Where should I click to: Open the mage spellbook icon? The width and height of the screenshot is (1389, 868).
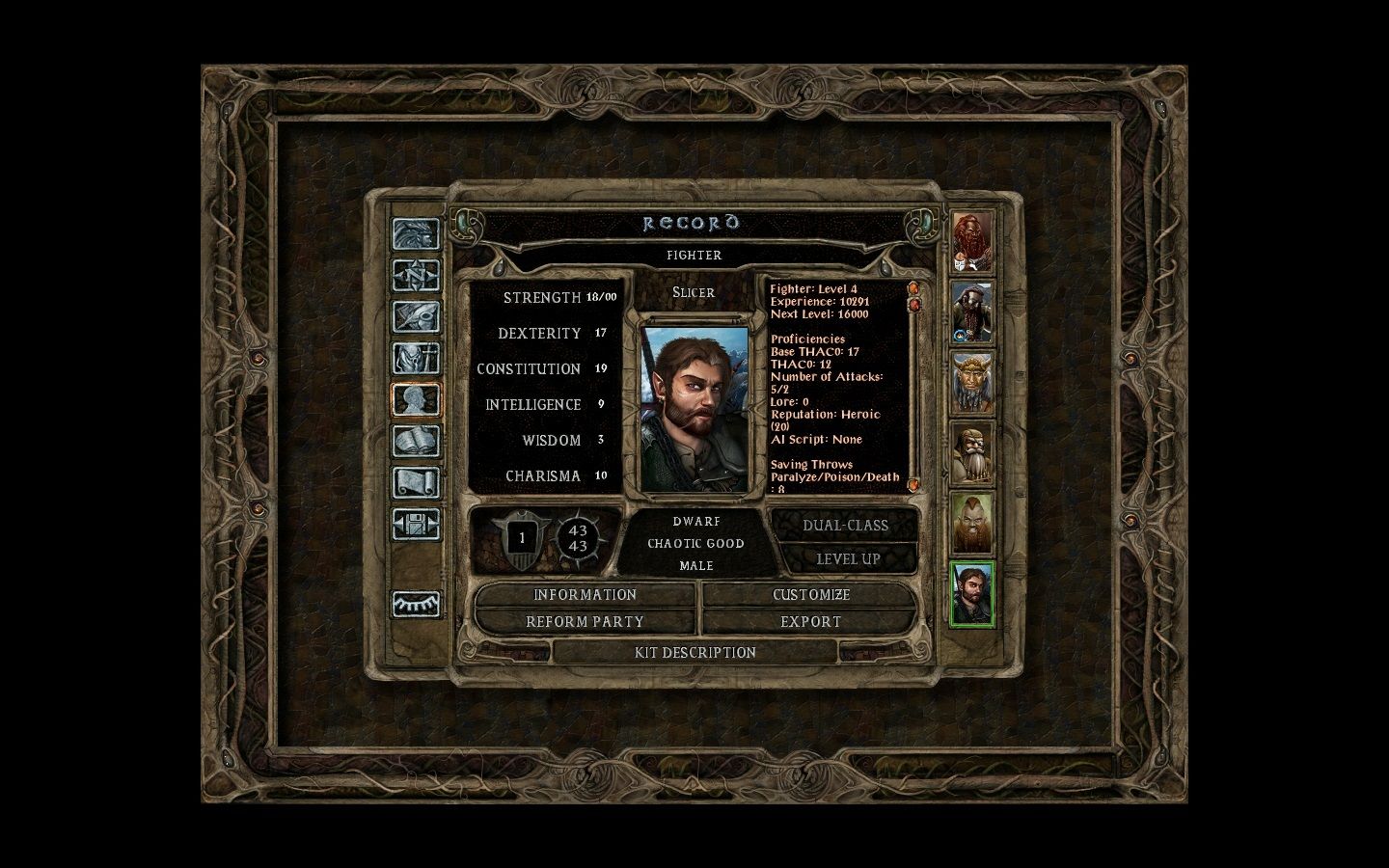(416, 441)
